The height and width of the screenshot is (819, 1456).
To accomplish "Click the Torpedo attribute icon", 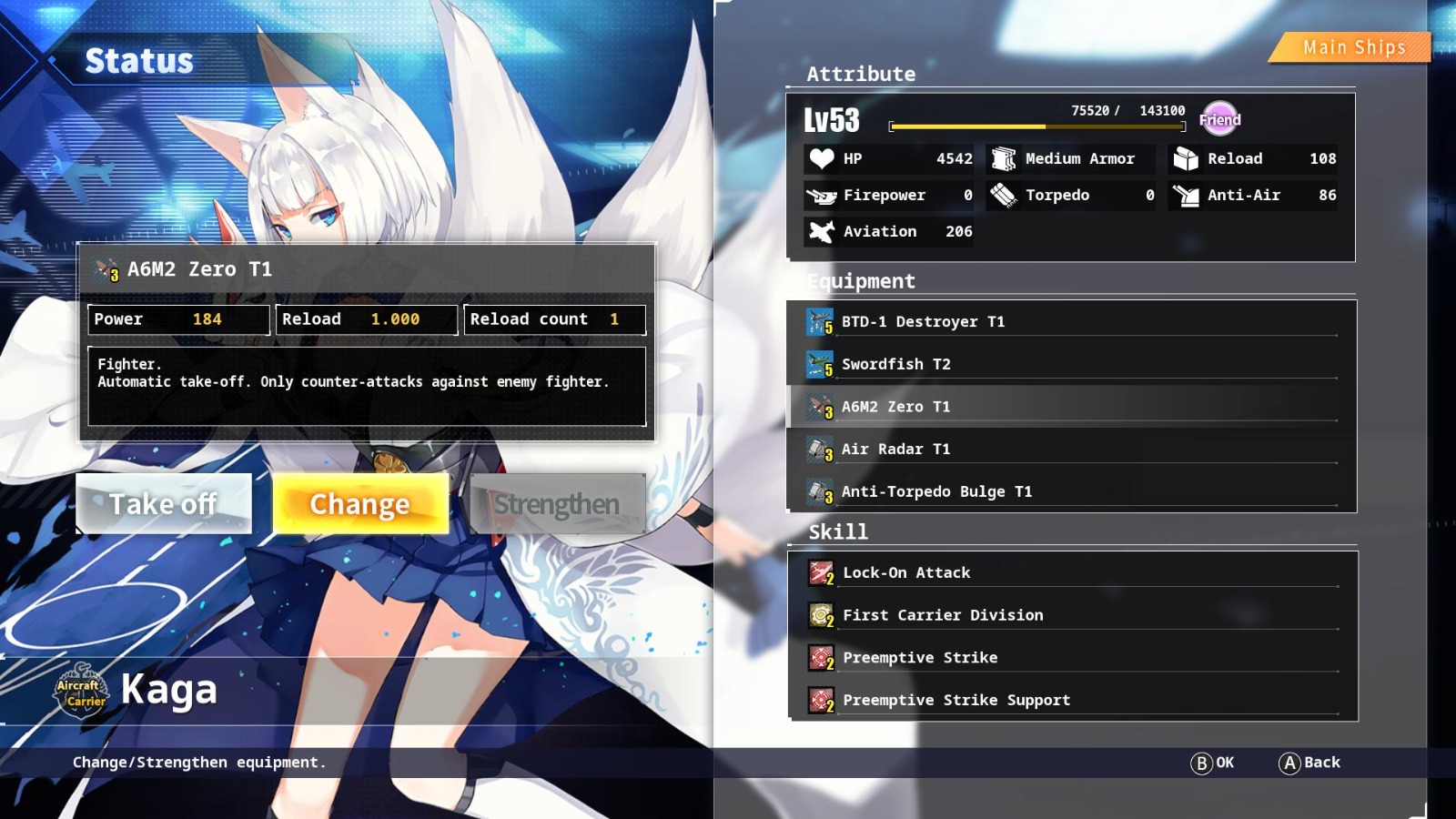I will coord(1004,195).
